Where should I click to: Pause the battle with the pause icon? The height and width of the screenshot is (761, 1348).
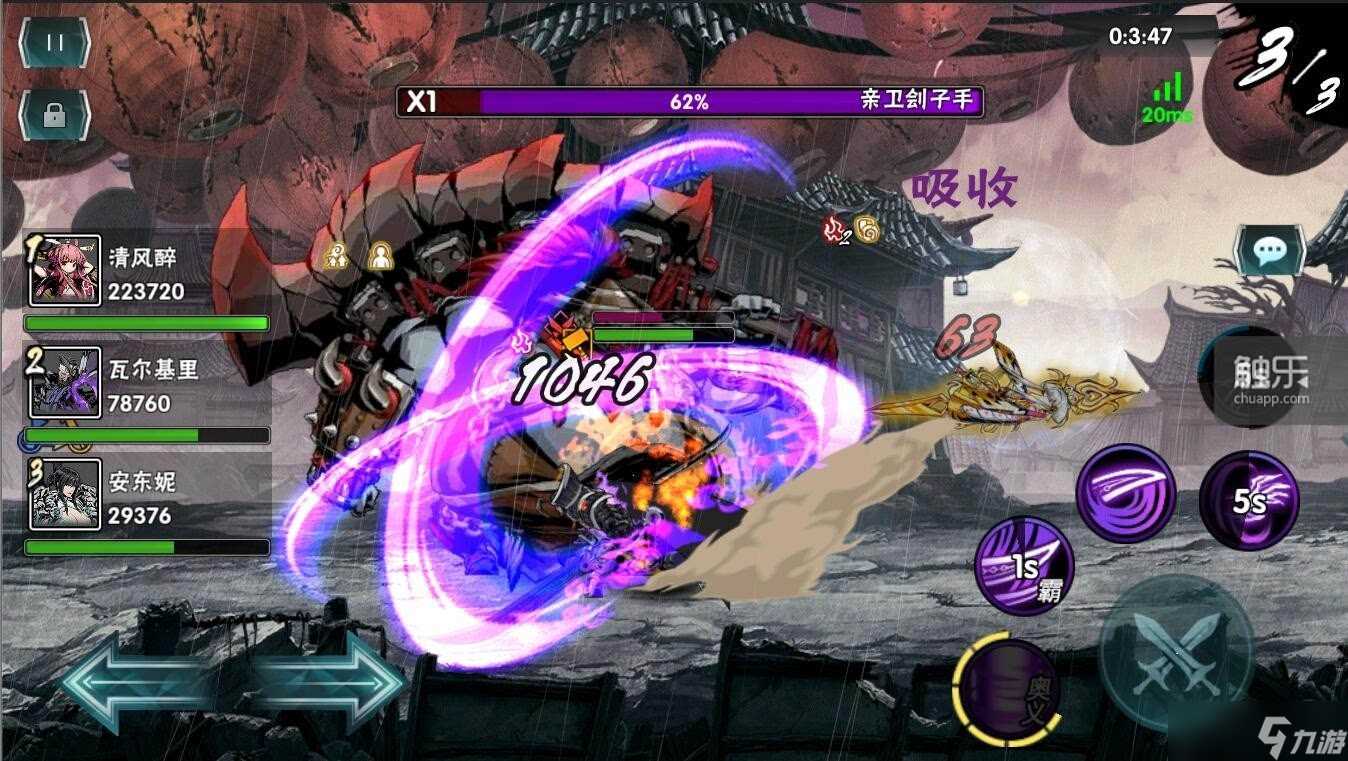point(53,43)
